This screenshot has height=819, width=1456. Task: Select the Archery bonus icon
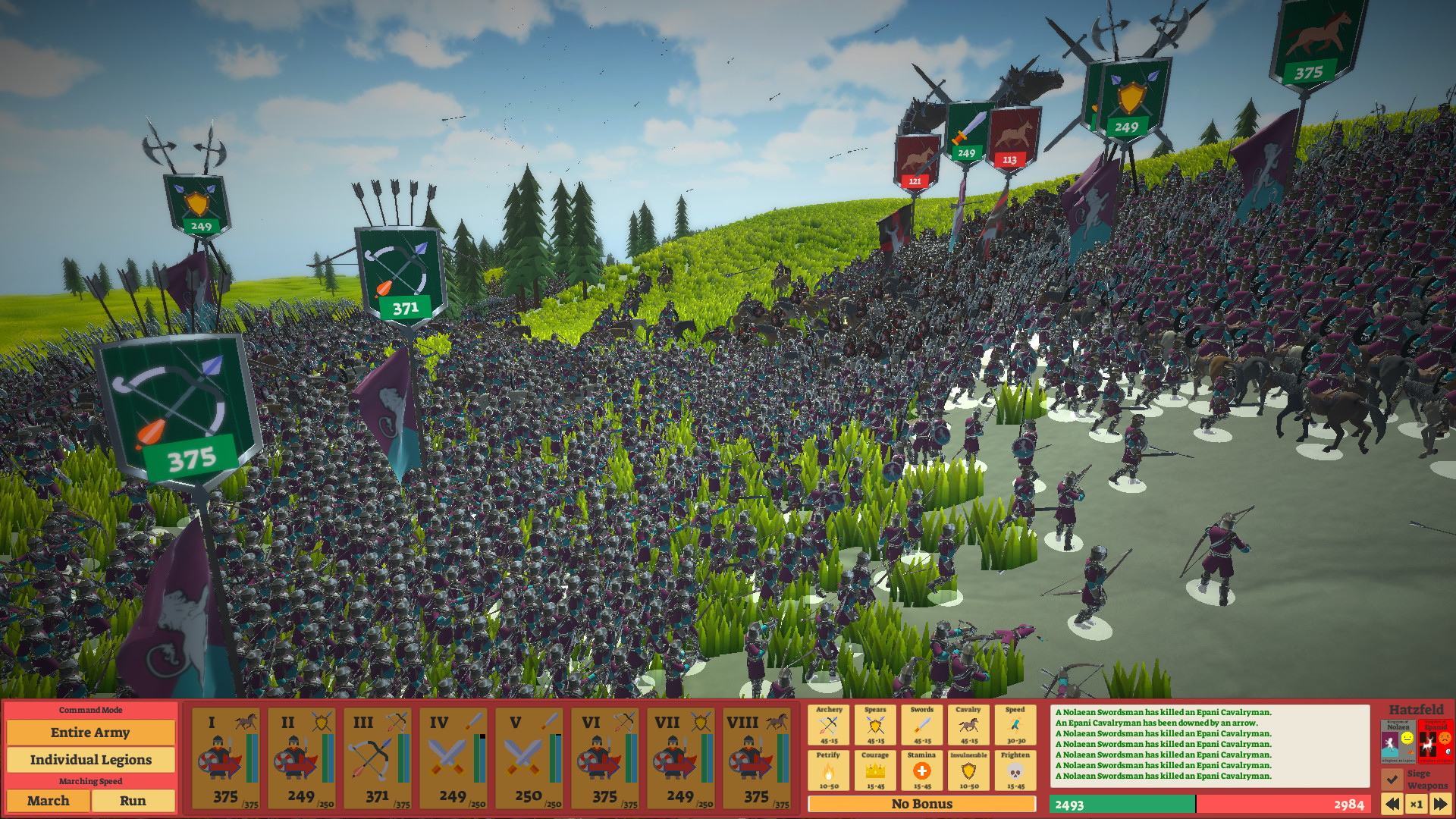[830, 724]
